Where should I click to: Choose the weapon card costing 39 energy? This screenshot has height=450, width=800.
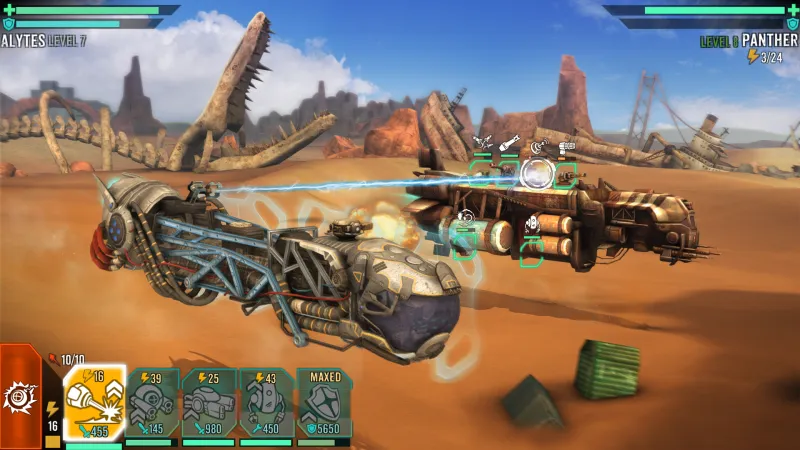pos(152,403)
